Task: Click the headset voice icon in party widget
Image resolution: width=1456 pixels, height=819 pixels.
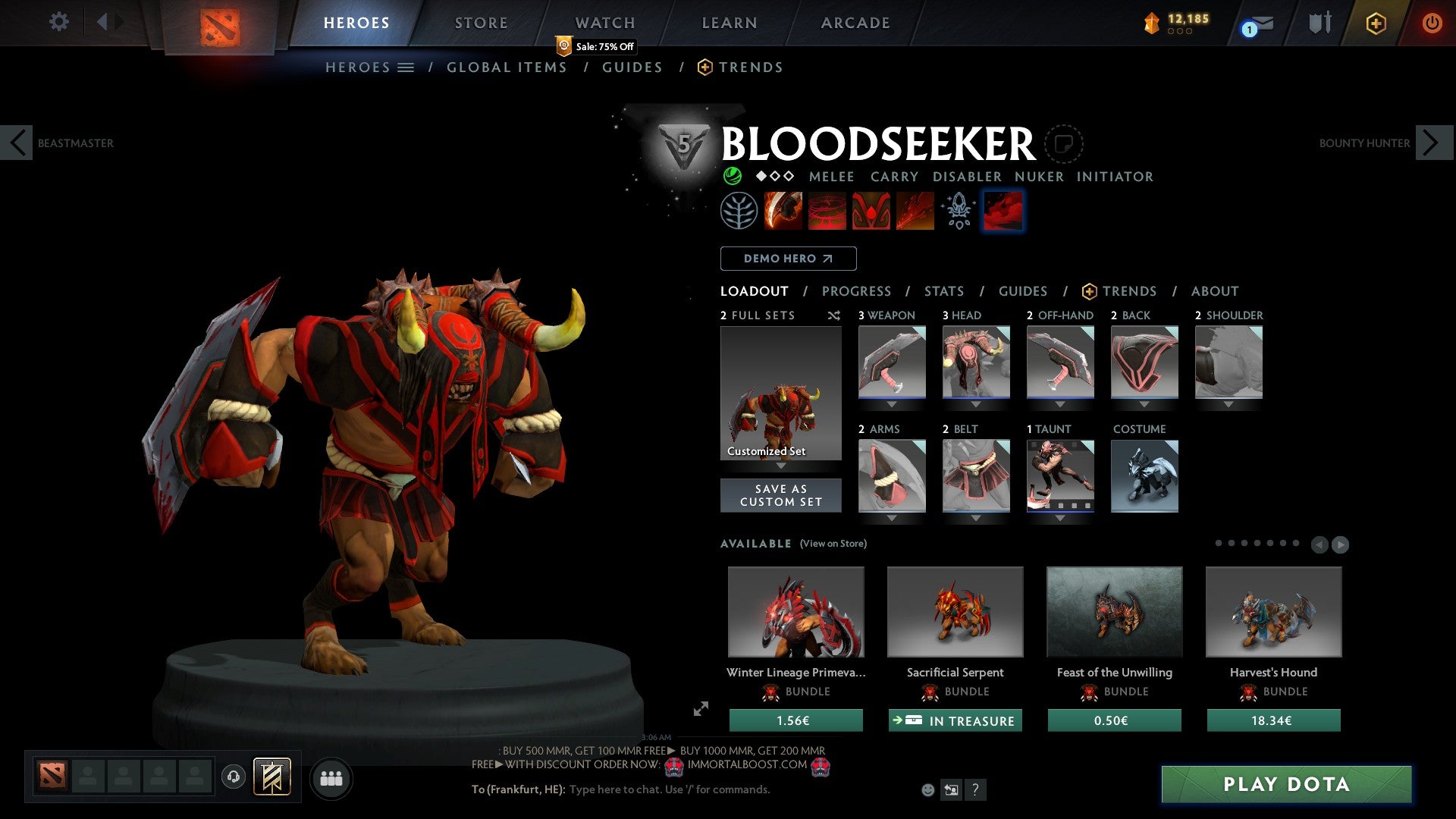Action: tap(233, 777)
